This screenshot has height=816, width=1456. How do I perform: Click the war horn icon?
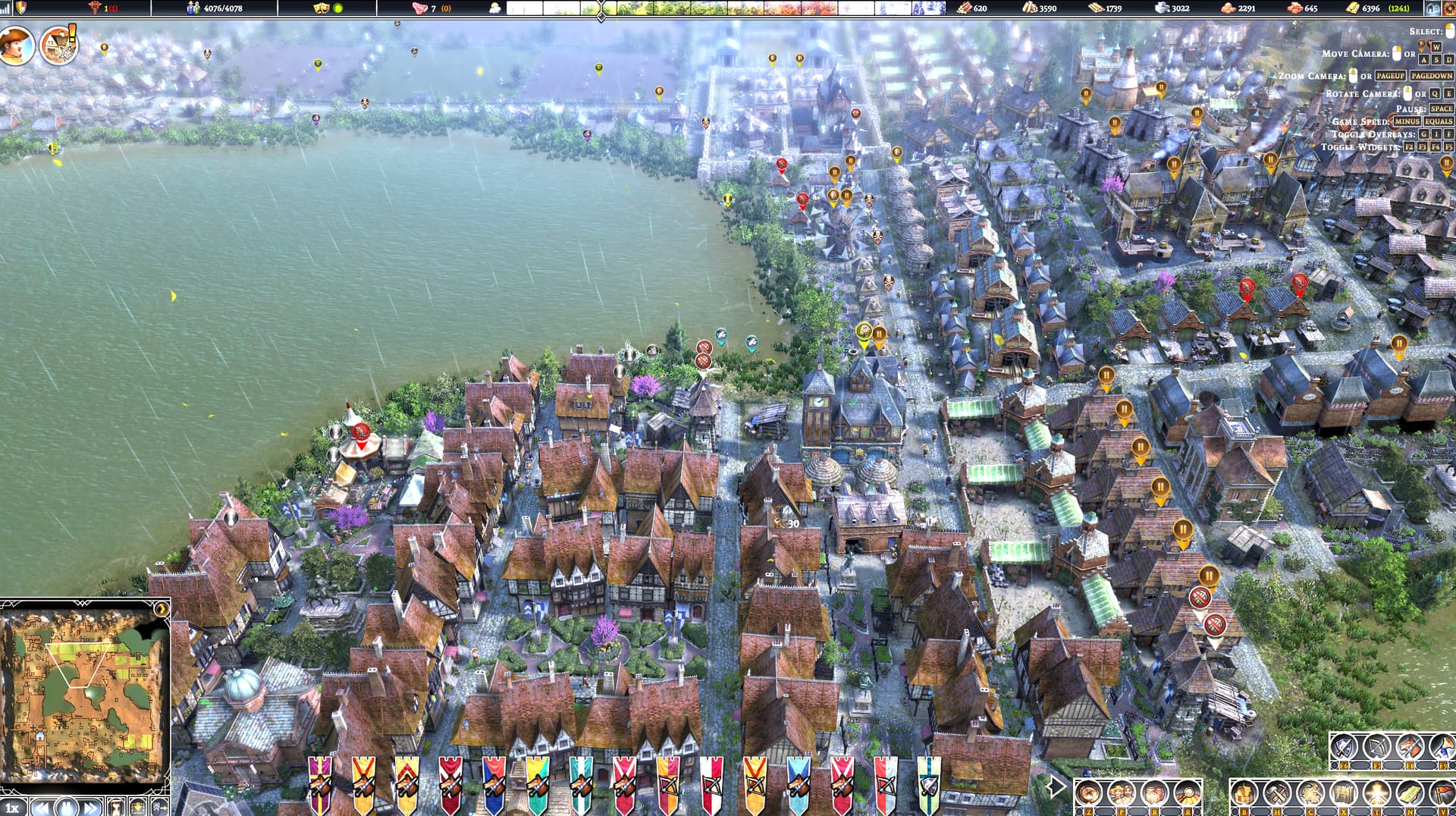click(1441, 748)
